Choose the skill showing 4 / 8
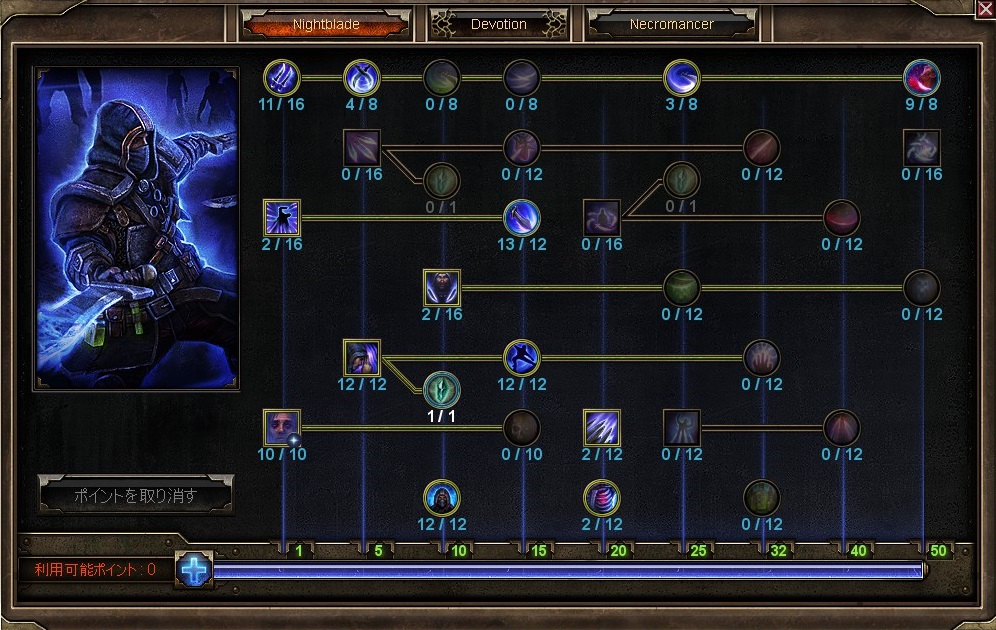 pyautogui.click(x=361, y=77)
